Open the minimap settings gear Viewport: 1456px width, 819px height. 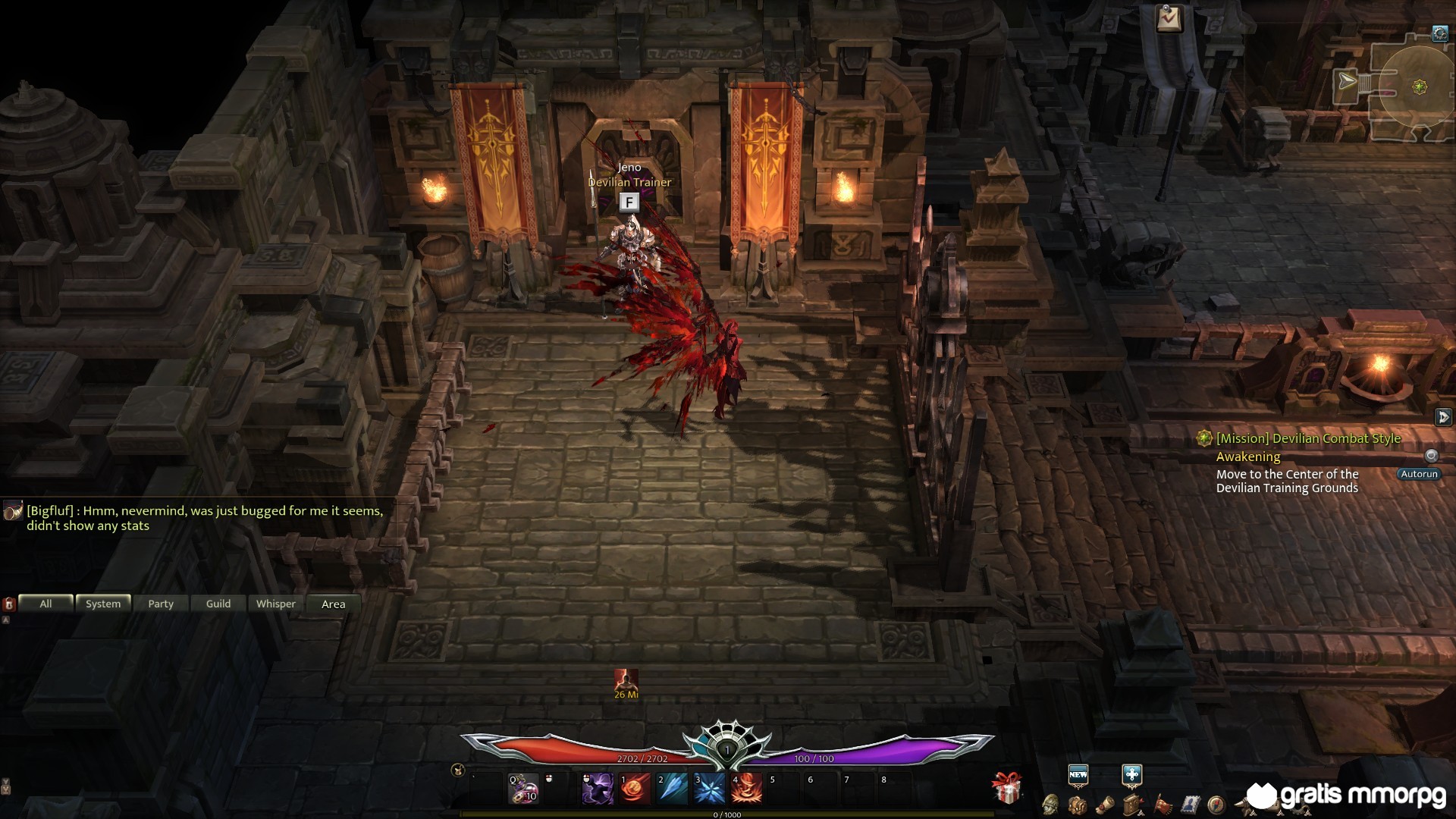click(1440, 33)
